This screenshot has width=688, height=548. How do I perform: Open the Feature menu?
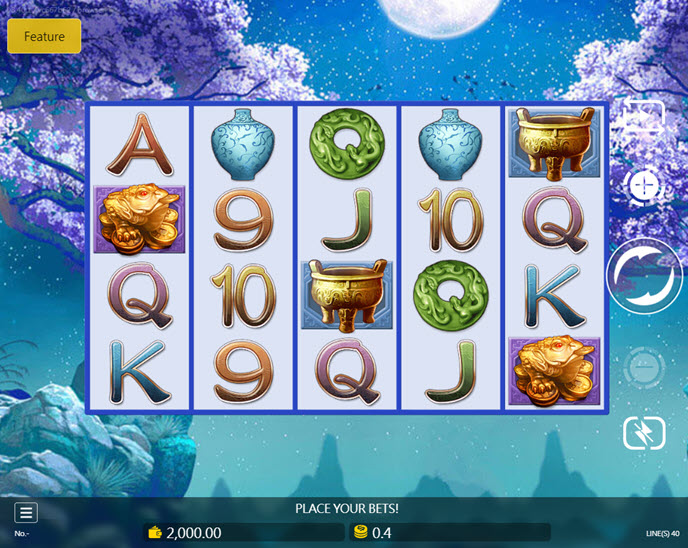click(44, 36)
